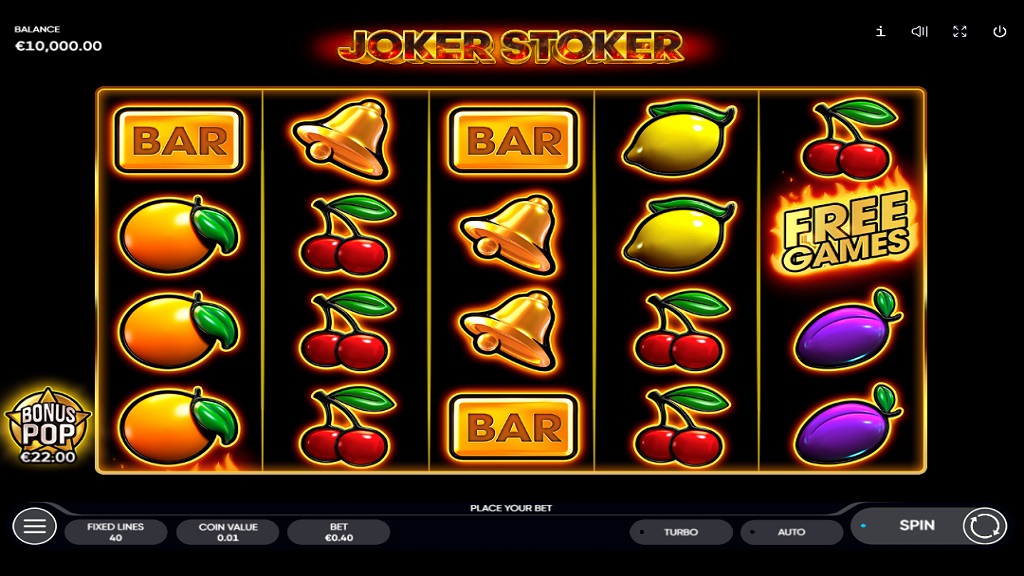Viewport: 1024px width, 576px height.
Task: Show the game info page
Action: pos(880,31)
